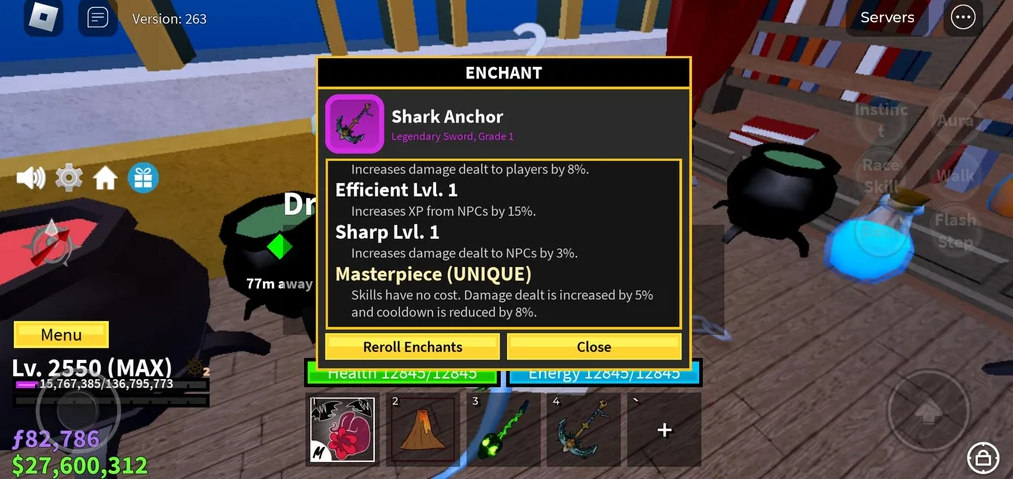Activate the Flash Step ability
This screenshot has width=1013, height=479.
(955, 230)
